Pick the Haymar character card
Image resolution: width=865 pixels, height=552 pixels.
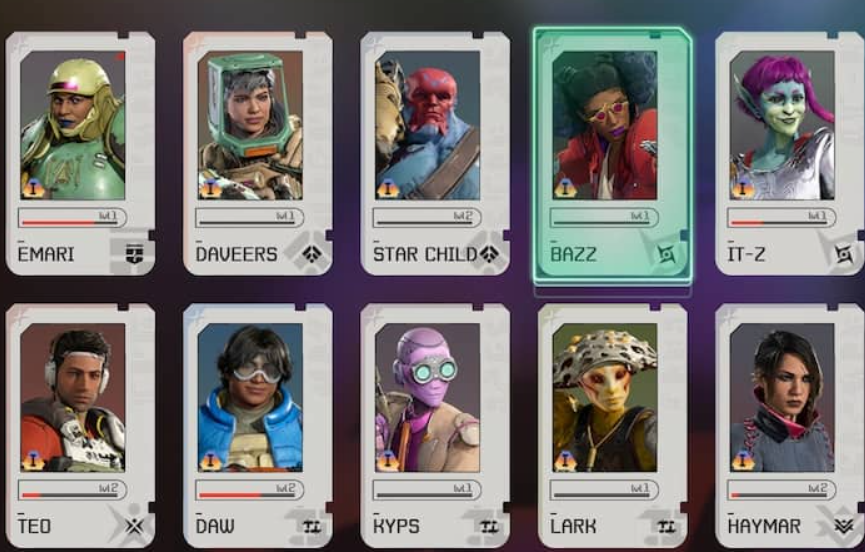point(789,425)
